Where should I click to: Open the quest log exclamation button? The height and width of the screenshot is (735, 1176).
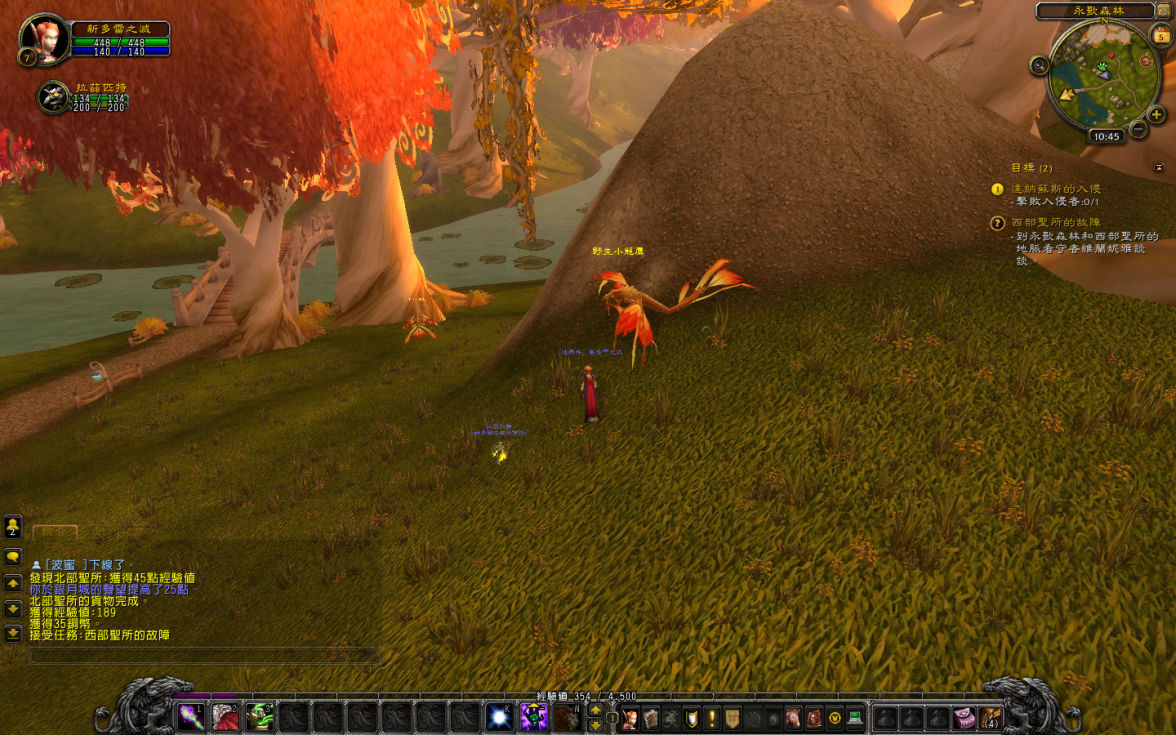pyautogui.click(x=712, y=717)
